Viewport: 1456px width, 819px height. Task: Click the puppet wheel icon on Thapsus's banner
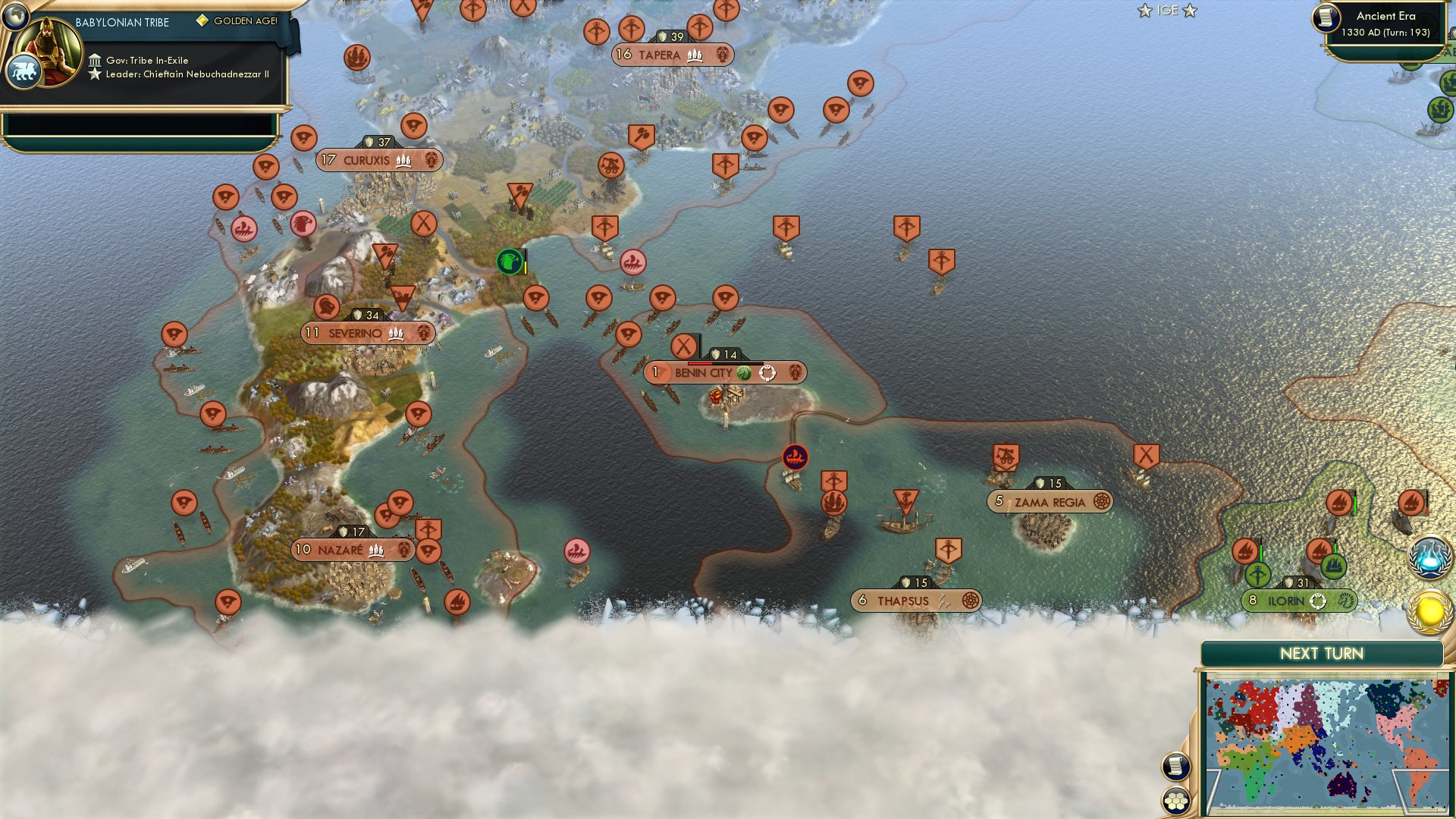(x=971, y=600)
